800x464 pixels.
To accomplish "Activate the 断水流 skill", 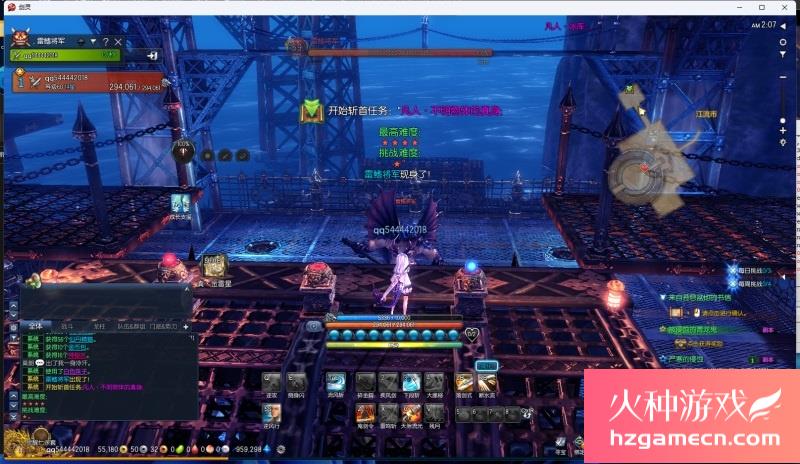I will pyautogui.click(x=488, y=382).
